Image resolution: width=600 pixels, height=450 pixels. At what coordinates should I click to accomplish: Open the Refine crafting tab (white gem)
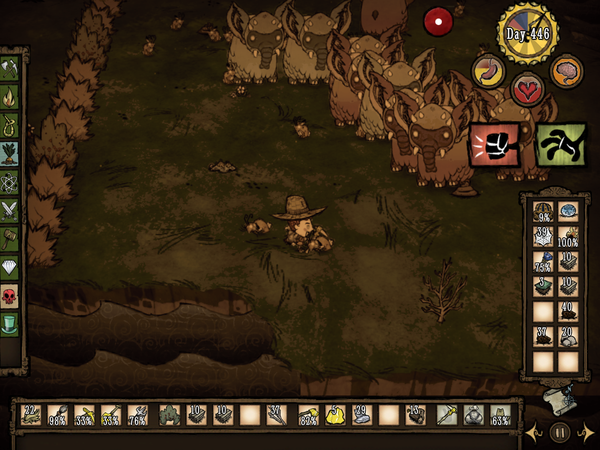(11, 268)
